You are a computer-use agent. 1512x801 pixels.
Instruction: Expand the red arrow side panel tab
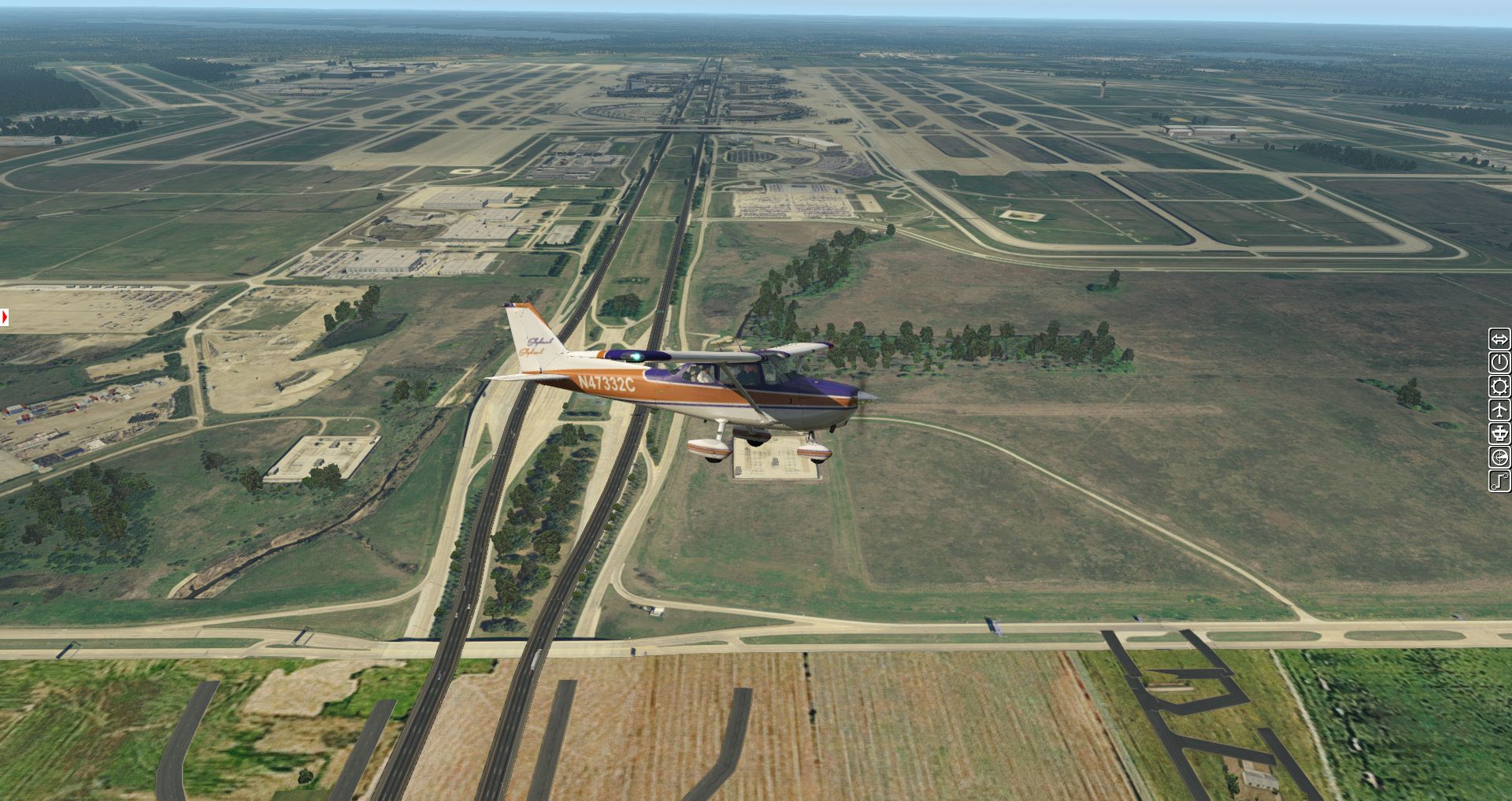pyautogui.click(x=4, y=317)
